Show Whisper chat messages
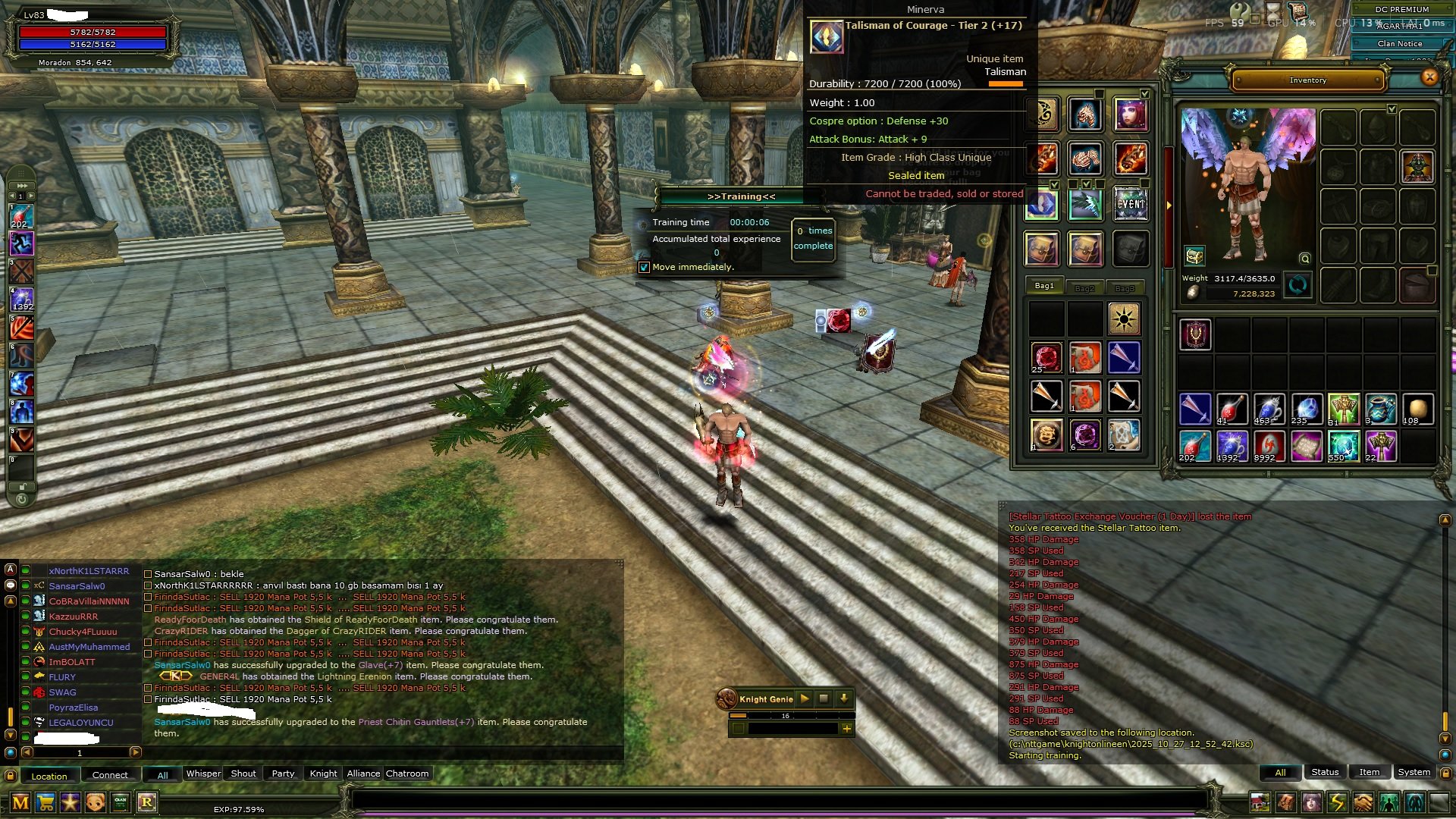 coord(203,773)
